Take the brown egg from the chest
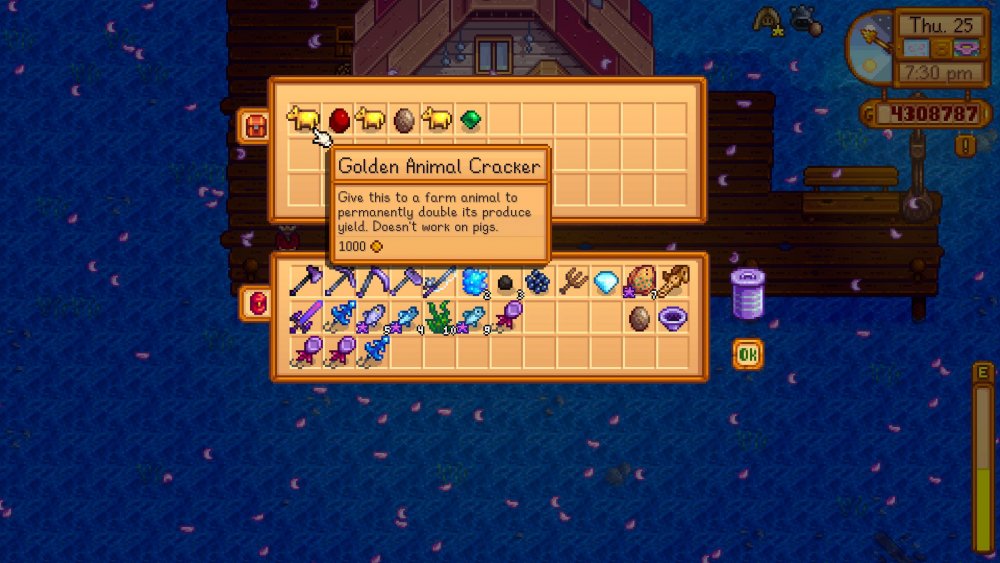 pos(405,120)
